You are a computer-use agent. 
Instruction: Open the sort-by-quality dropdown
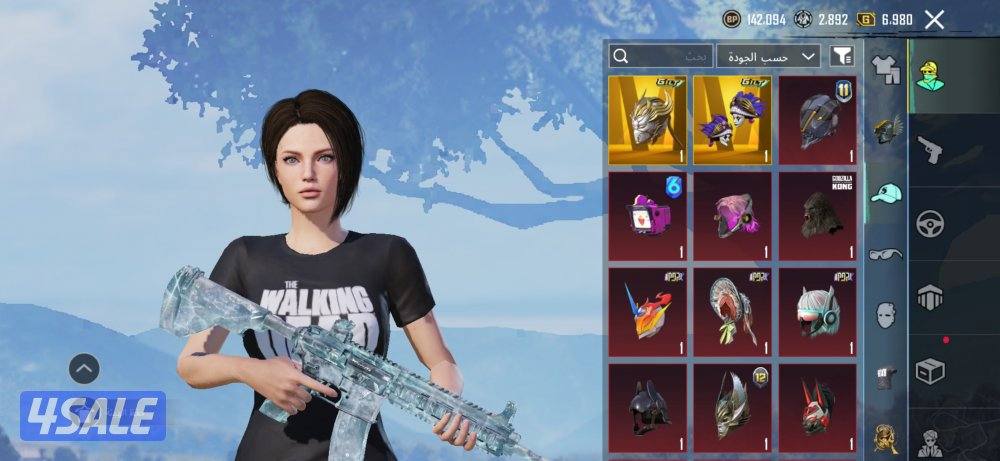[768, 56]
